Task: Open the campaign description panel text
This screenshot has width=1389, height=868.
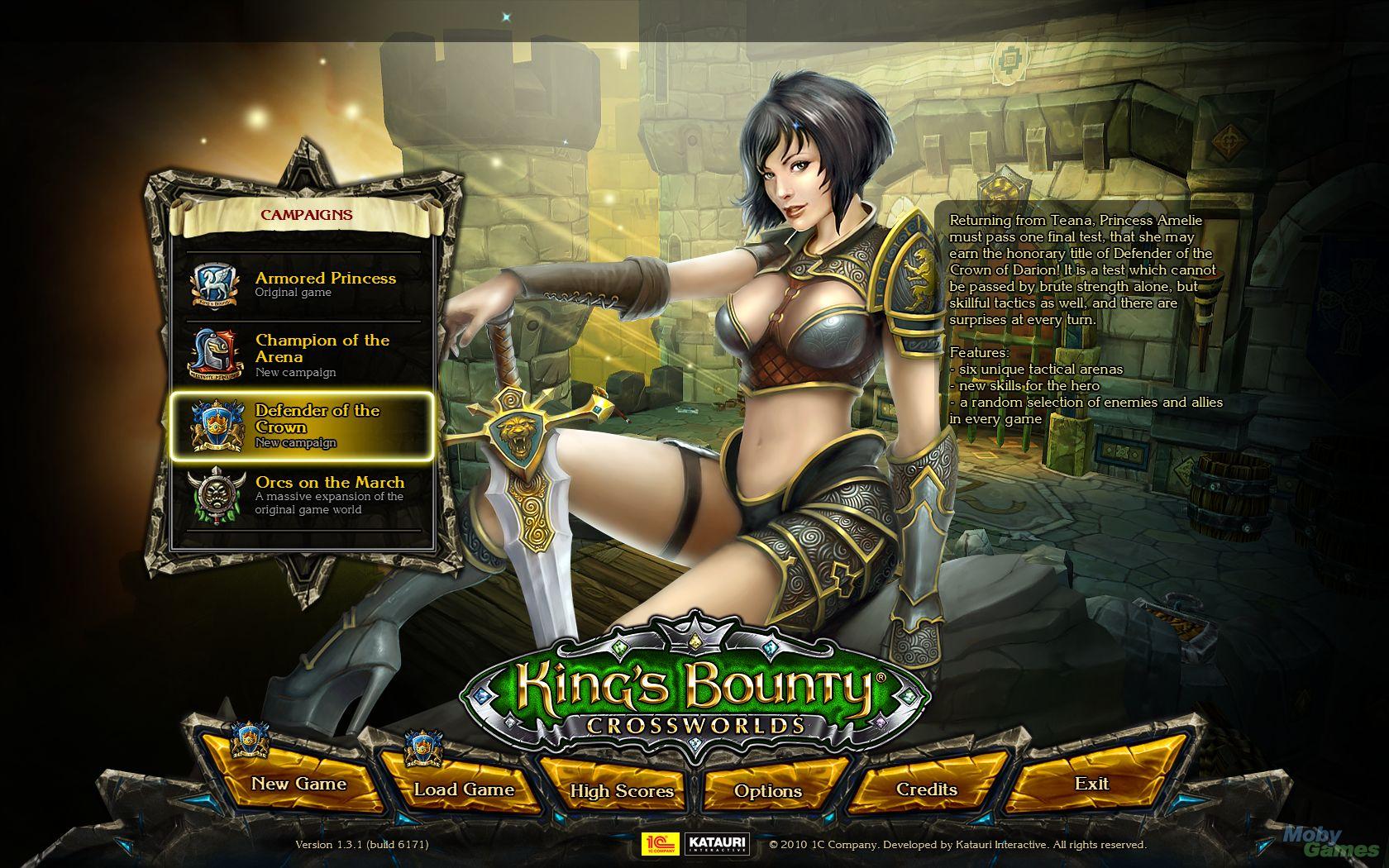Action: (x=1083, y=322)
